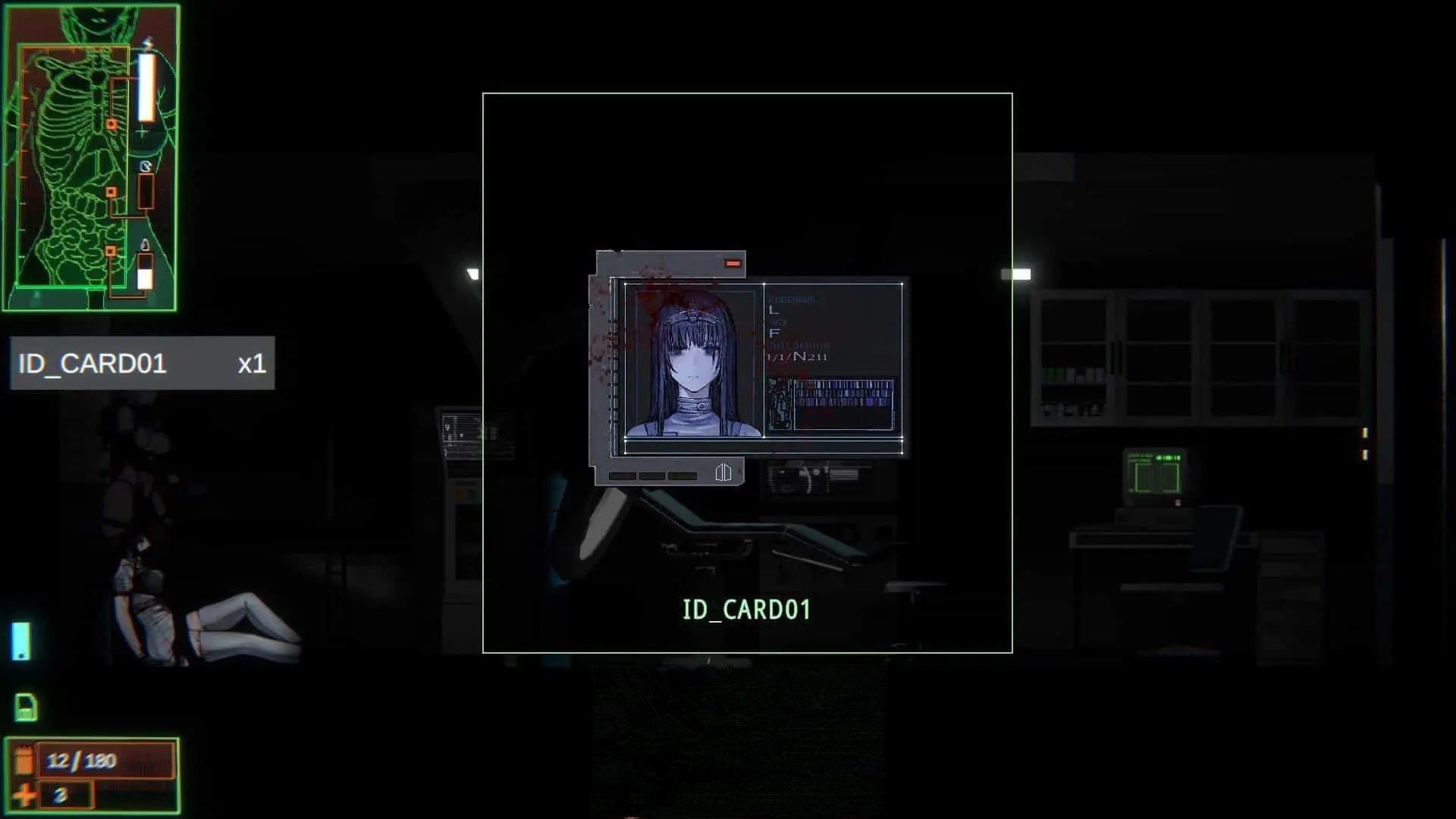The image size is (1456, 819).
Task: Toggle the top orange node on the body scanner
Action: point(111,124)
